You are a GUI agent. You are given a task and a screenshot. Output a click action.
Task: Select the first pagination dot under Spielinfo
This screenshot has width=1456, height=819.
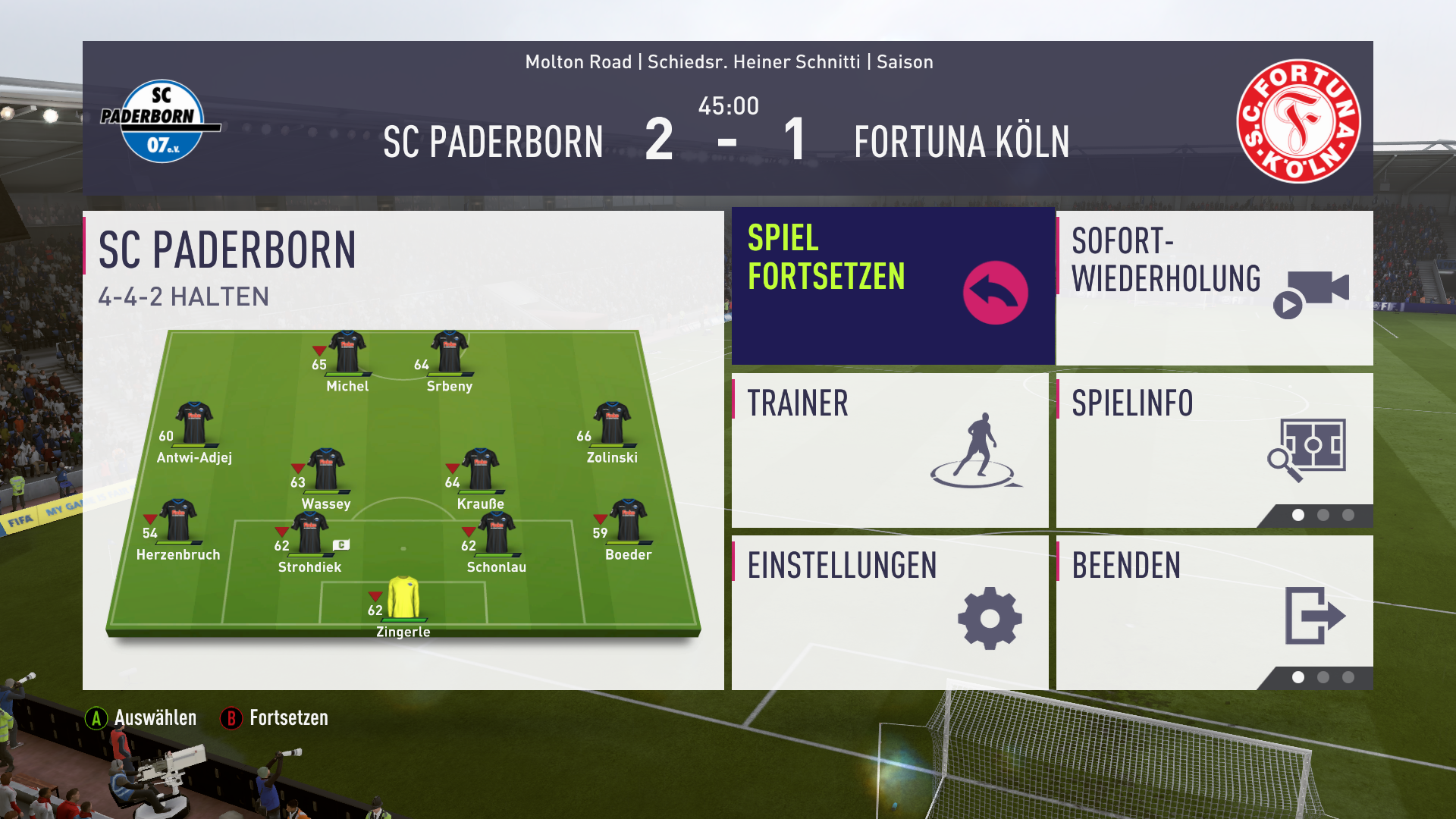click(x=1299, y=515)
